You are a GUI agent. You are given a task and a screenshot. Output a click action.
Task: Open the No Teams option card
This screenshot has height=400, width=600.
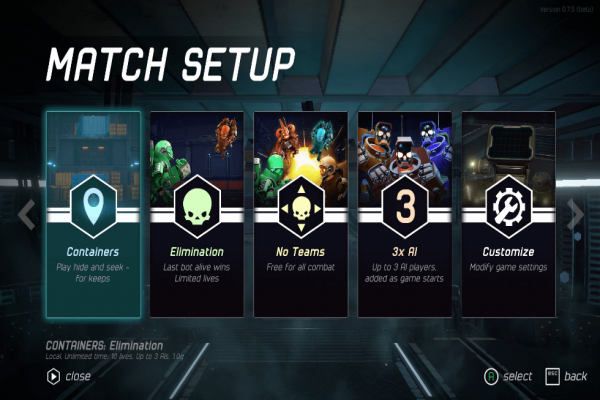[301, 213]
